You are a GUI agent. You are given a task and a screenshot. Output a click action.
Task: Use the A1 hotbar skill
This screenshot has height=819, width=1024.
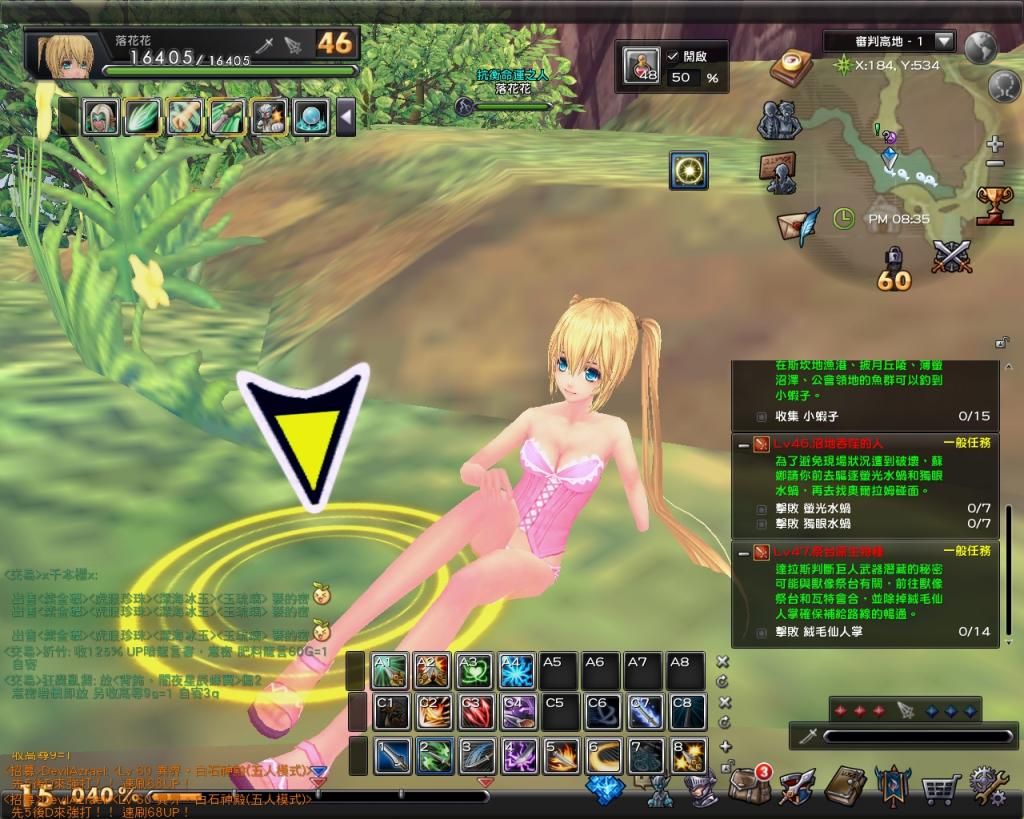pyautogui.click(x=389, y=669)
